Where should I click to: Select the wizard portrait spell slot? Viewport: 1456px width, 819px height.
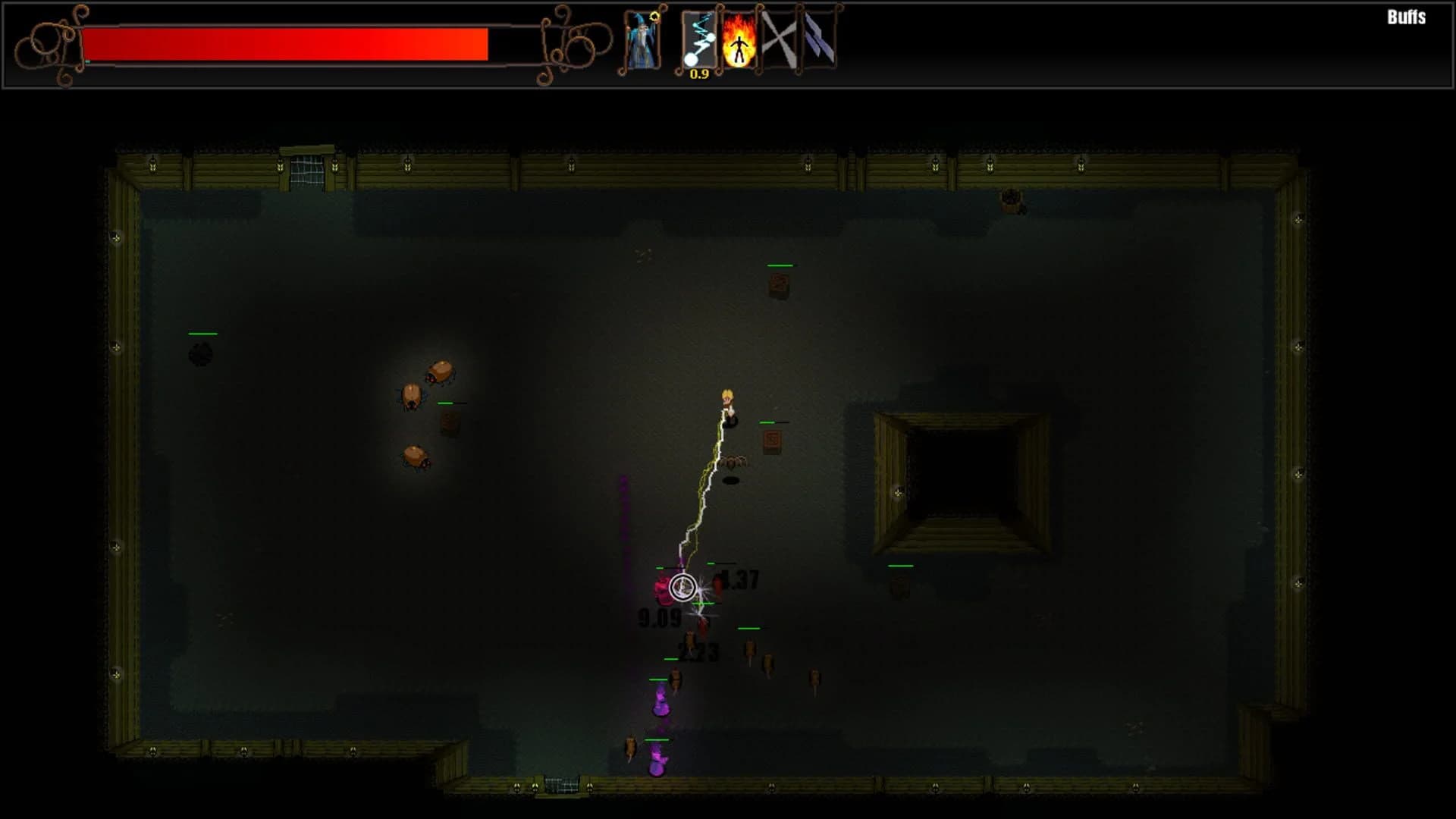click(641, 42)
